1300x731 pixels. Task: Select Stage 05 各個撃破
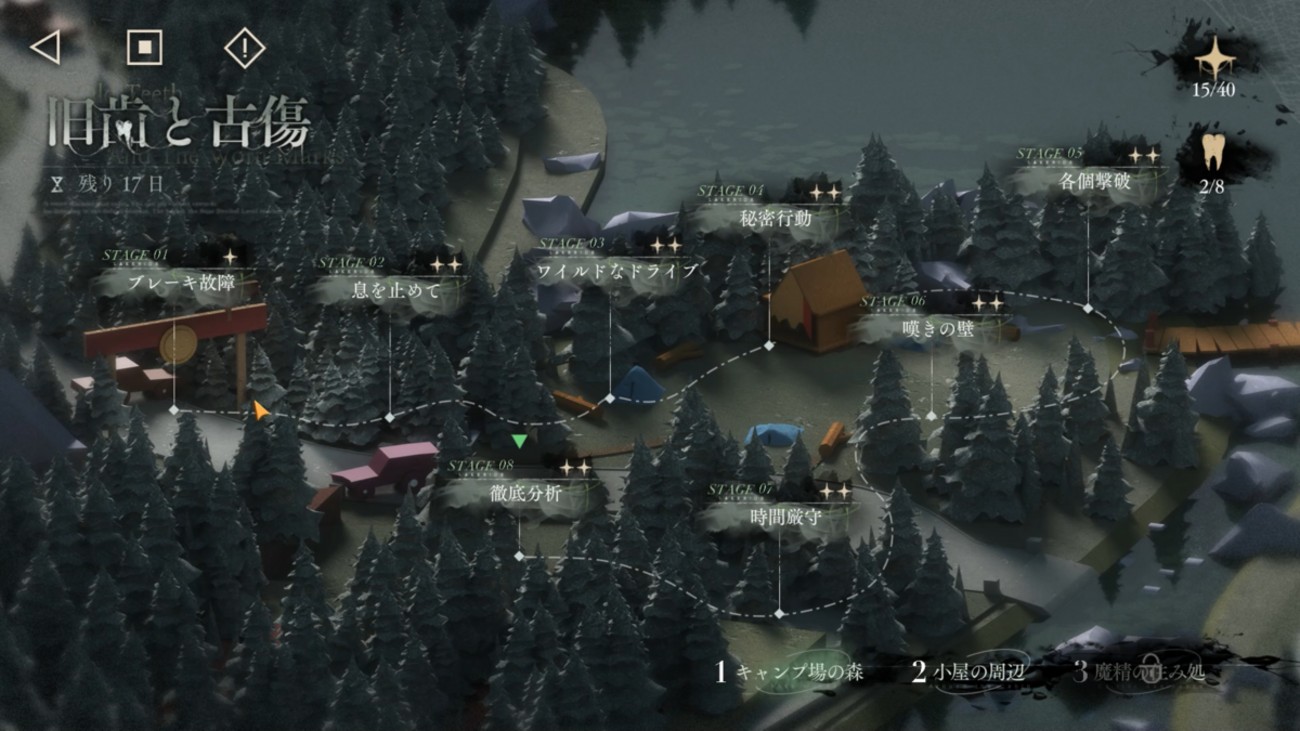pyautogui.click(x=1094, y=181)
